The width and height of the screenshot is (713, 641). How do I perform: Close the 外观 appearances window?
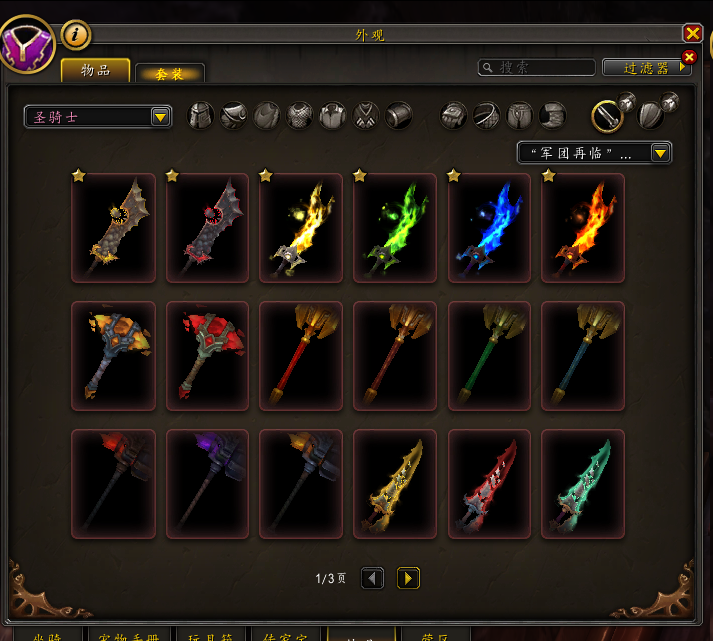(692, 34)
